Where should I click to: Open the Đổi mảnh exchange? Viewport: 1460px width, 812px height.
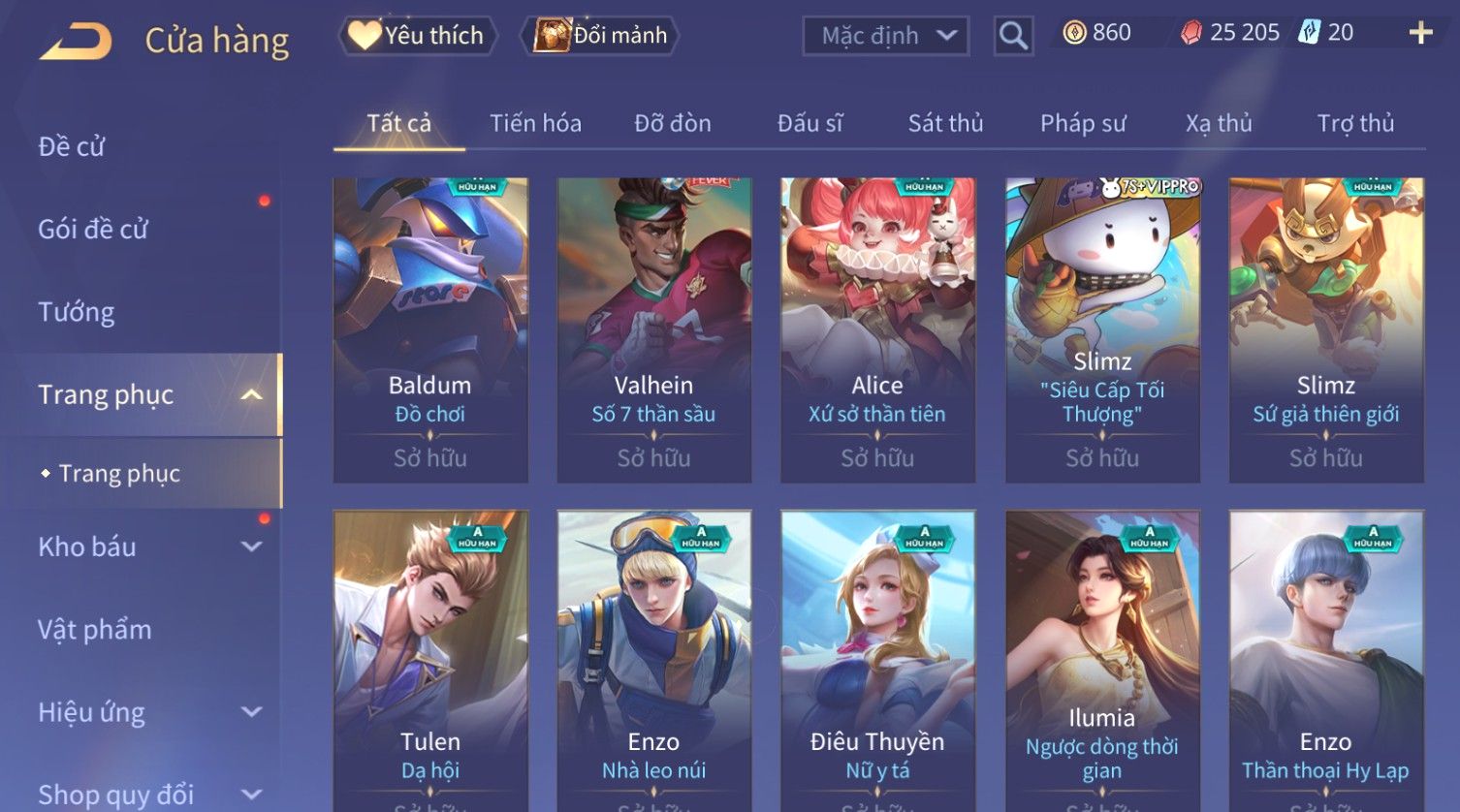601,36
